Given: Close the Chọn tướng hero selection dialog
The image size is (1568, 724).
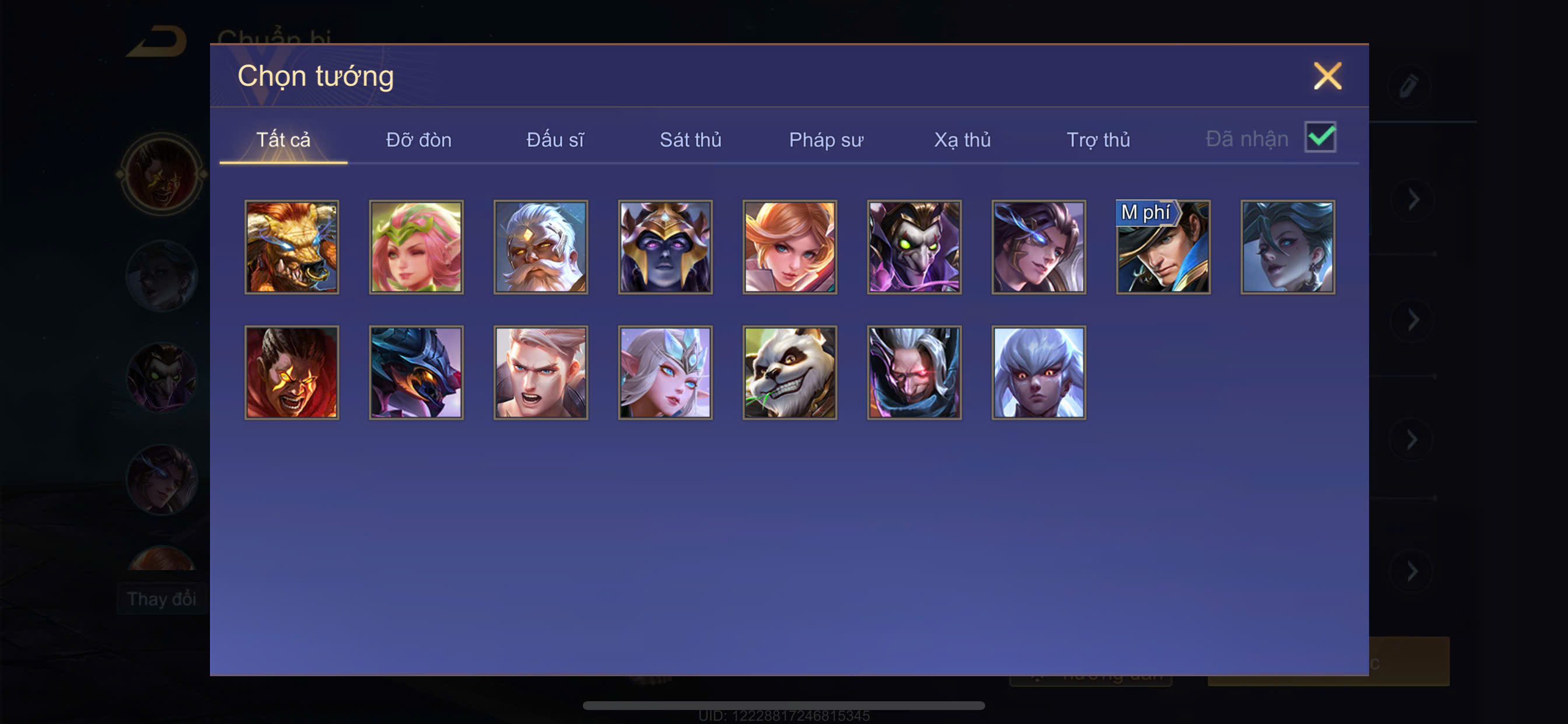Looking at the screenshot, I should [x=1327, y=76].
